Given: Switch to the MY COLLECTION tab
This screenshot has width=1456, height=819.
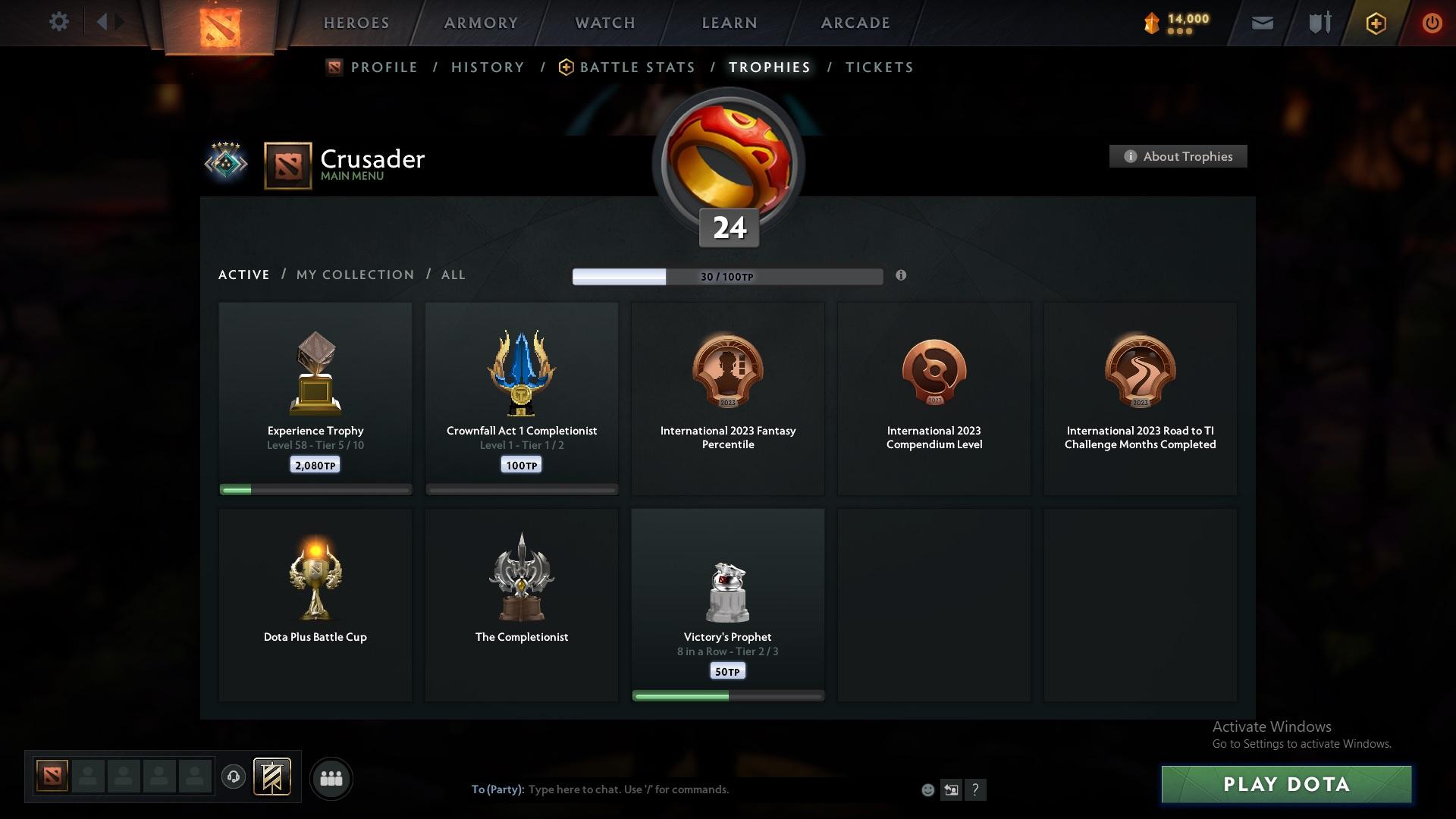Looking at the screenshot, I should (x=353, y=275).
